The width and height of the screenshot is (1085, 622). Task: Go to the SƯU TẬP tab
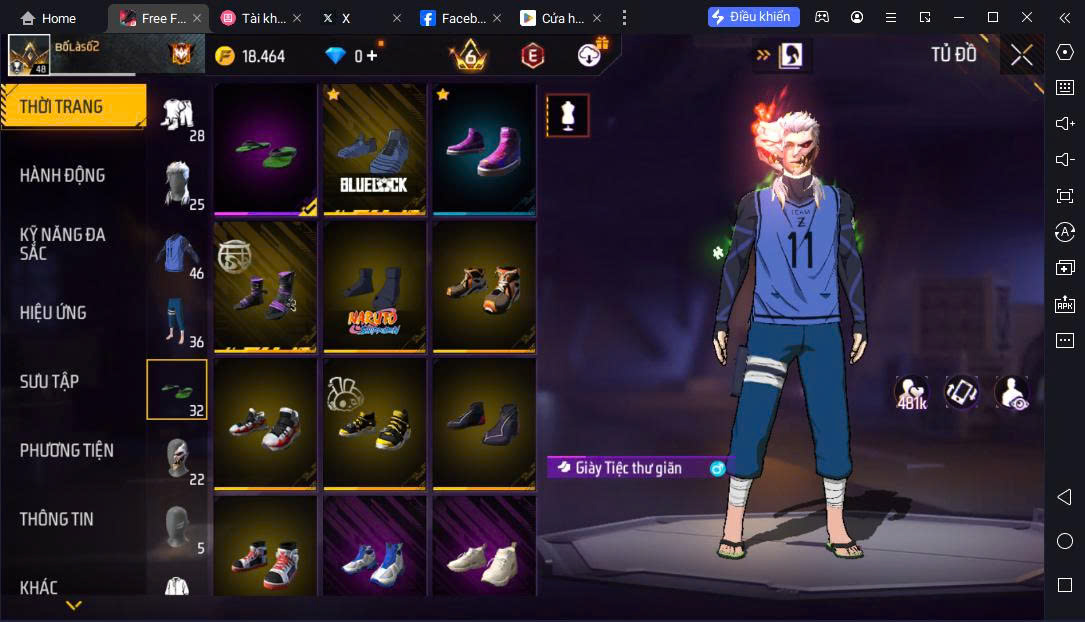[x=50, y=382]
